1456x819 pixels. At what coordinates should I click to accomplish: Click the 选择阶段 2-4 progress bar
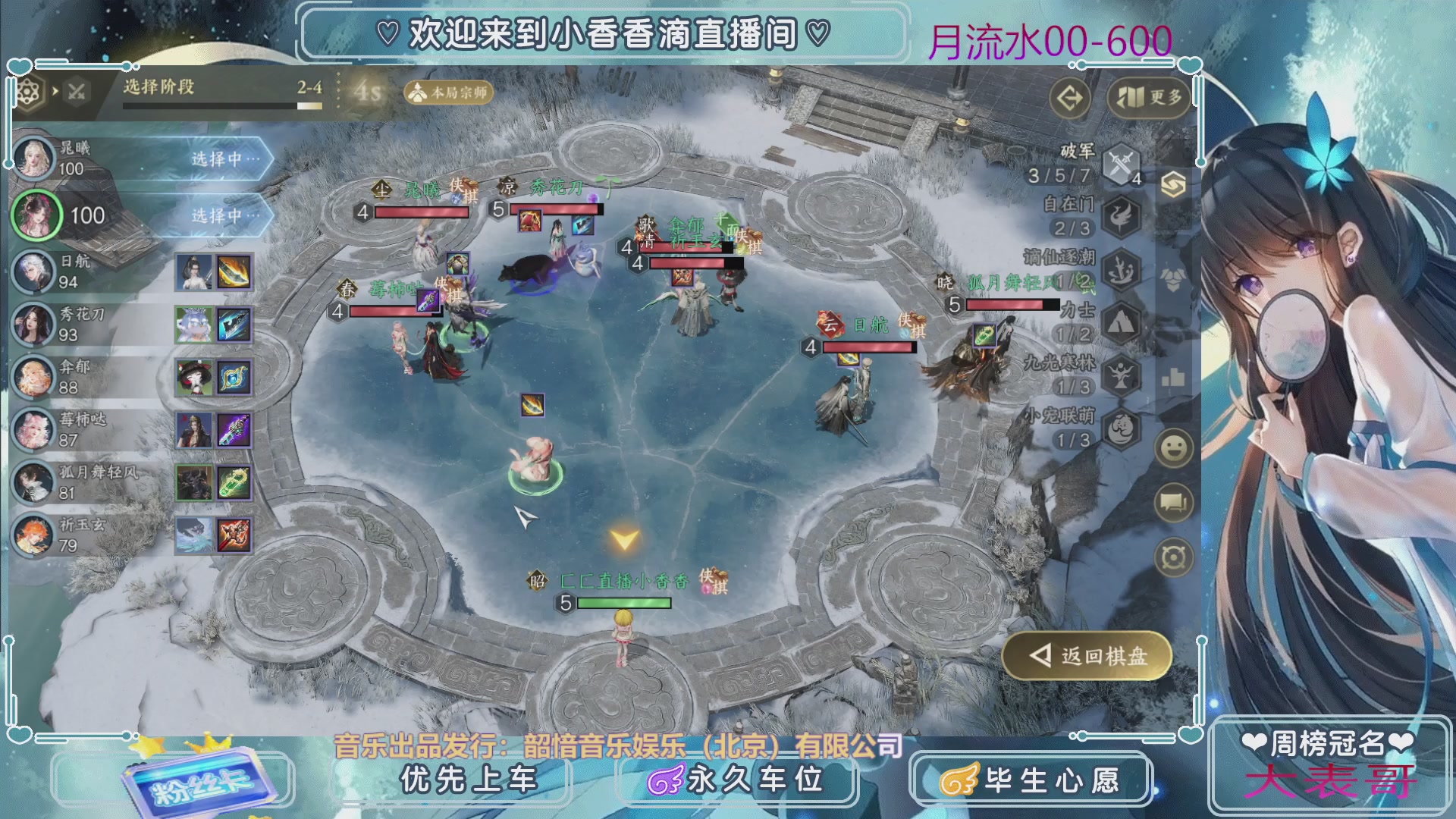[x=224, y=106]
